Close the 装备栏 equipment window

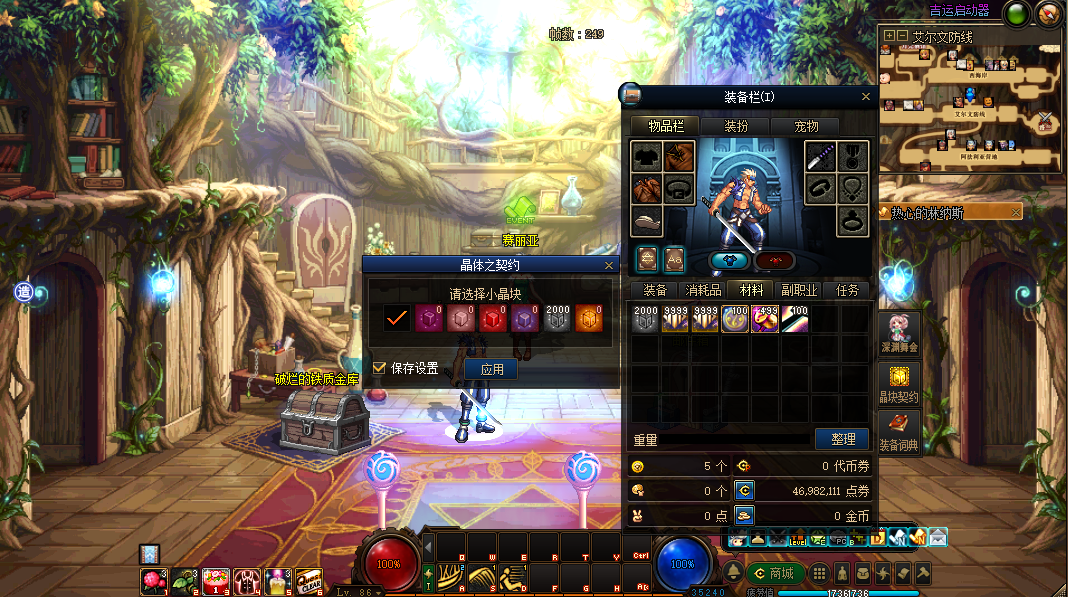pos(866,97)
